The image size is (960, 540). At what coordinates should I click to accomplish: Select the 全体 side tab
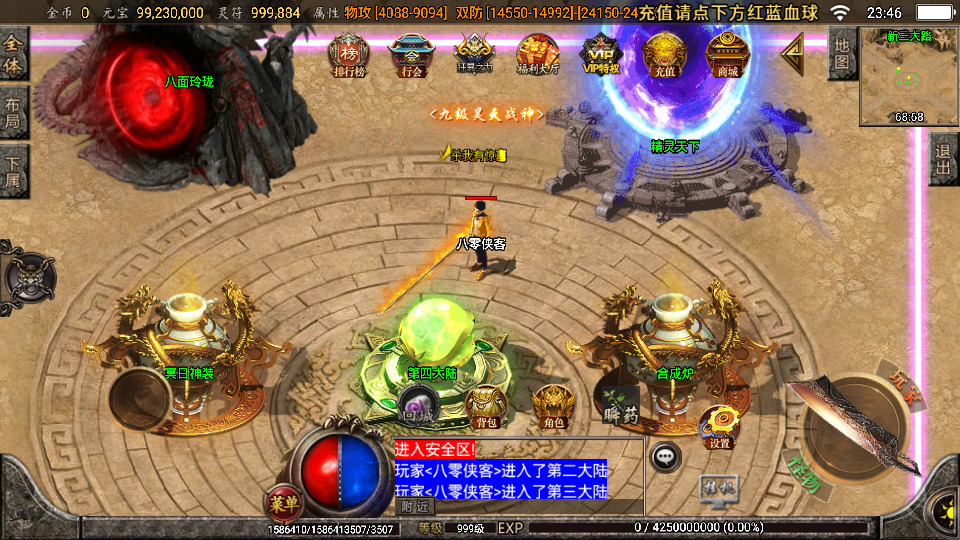coord(13,55)
